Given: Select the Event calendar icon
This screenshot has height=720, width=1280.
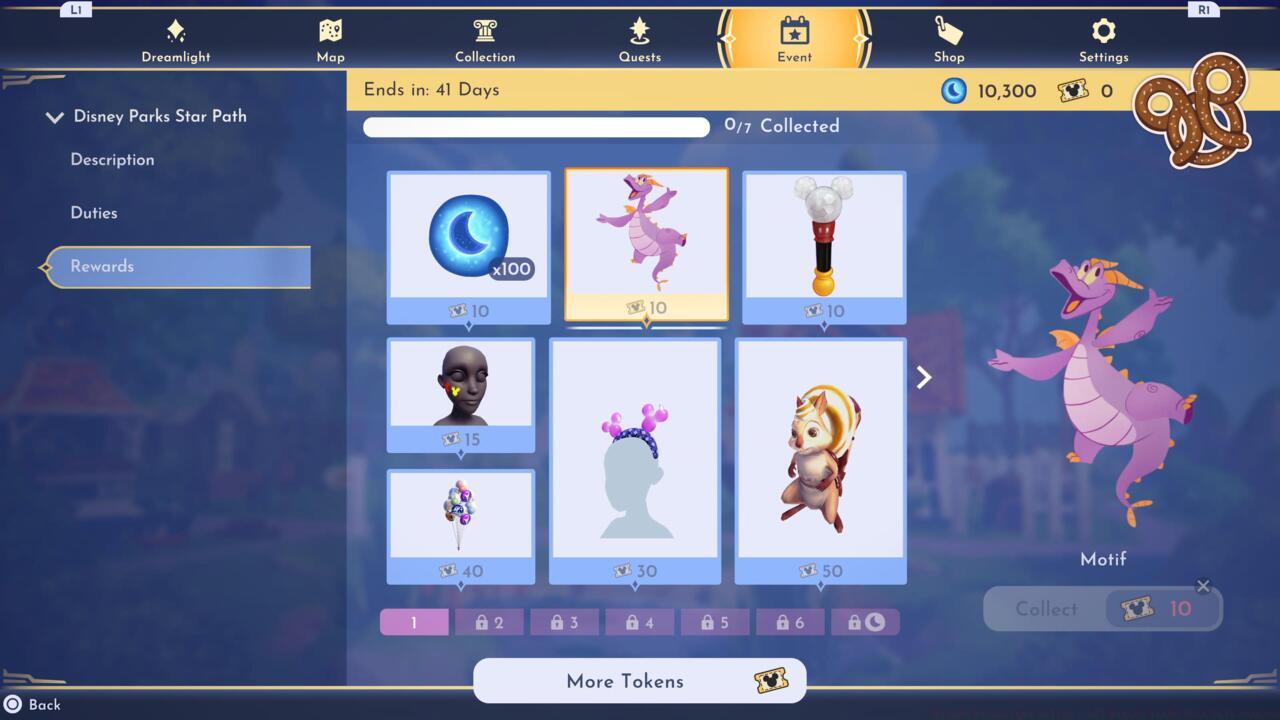Looking at the screenshot, I should [x=794, y=38].
